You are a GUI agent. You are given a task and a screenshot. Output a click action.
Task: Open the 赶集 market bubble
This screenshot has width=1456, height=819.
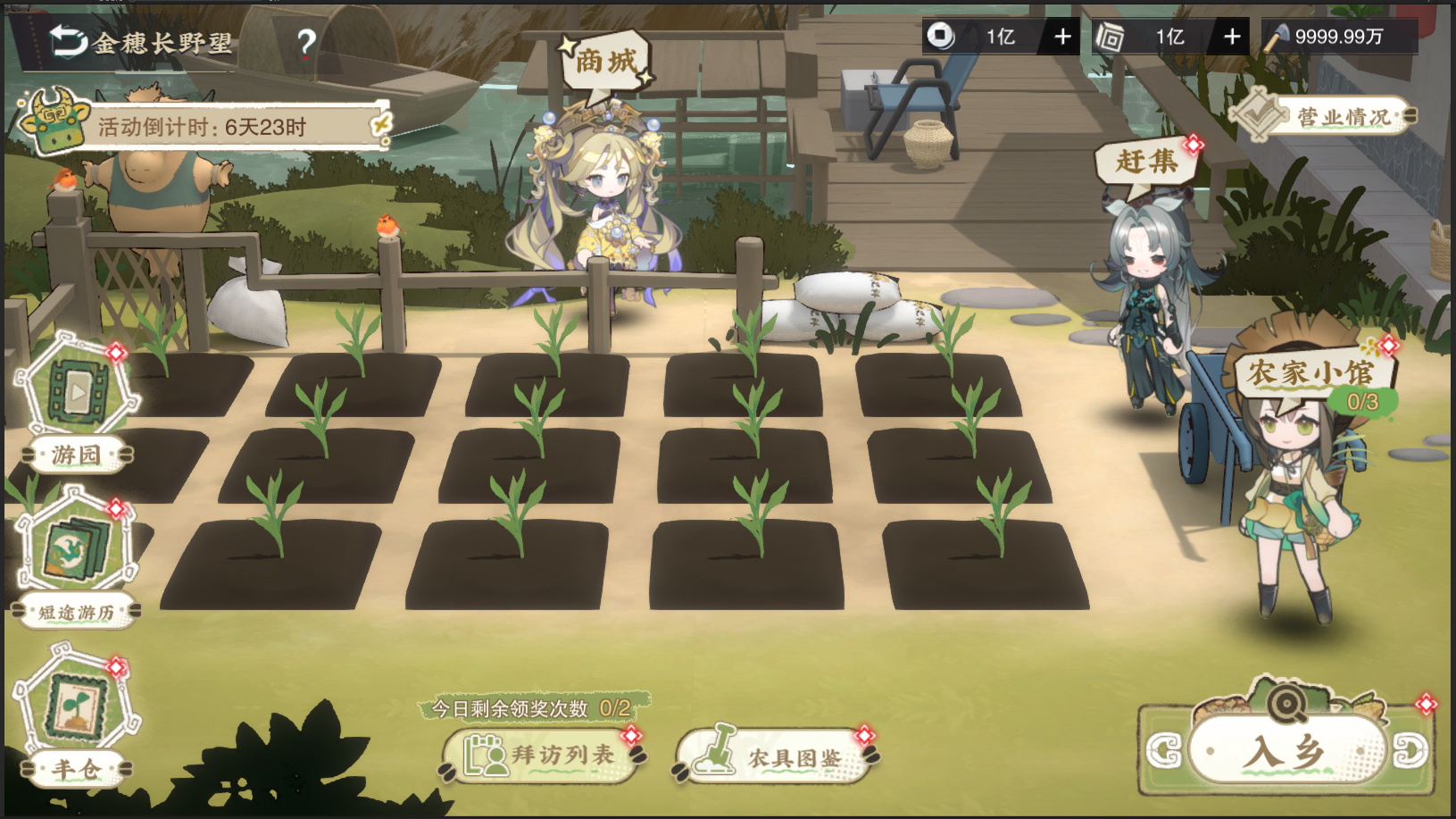tap(1146, 162)
